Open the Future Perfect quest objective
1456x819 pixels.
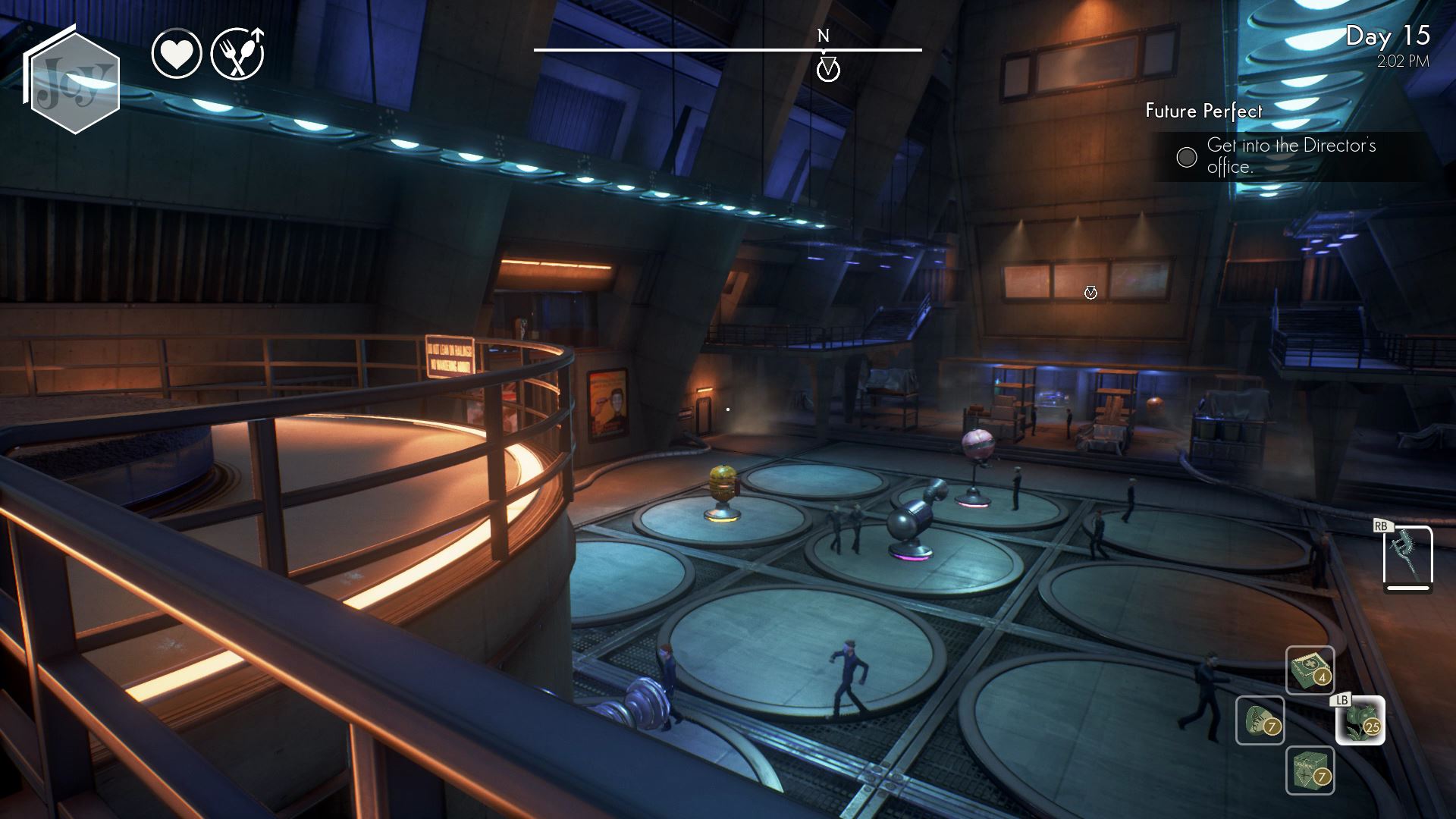pyautogui.click(x=1291, y=156)
